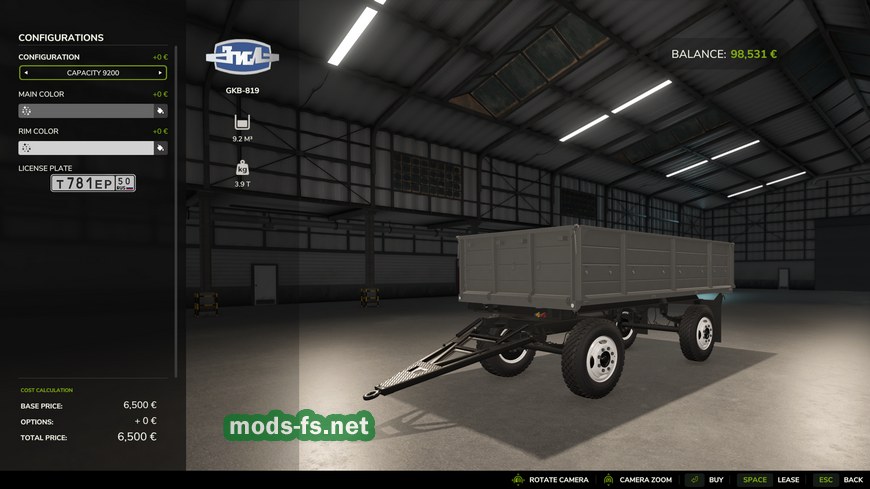Click the rim color paint bucket icon
Image resolution: width=870 pixels, height=489 pixels.
click(160, 148)
